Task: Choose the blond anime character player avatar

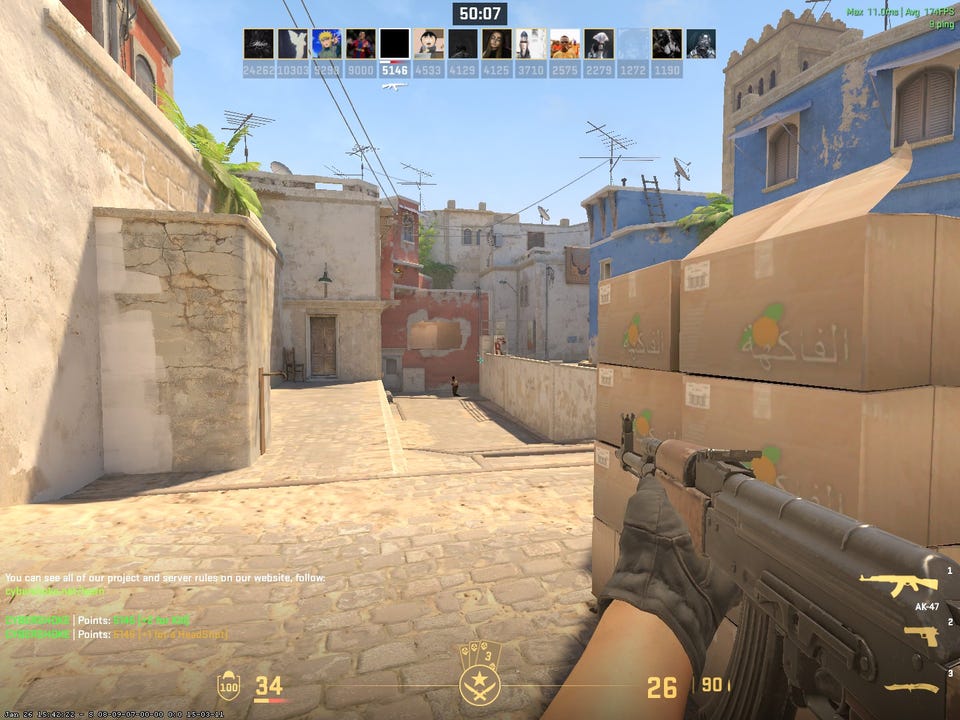Action: click(x=326, y=44)
